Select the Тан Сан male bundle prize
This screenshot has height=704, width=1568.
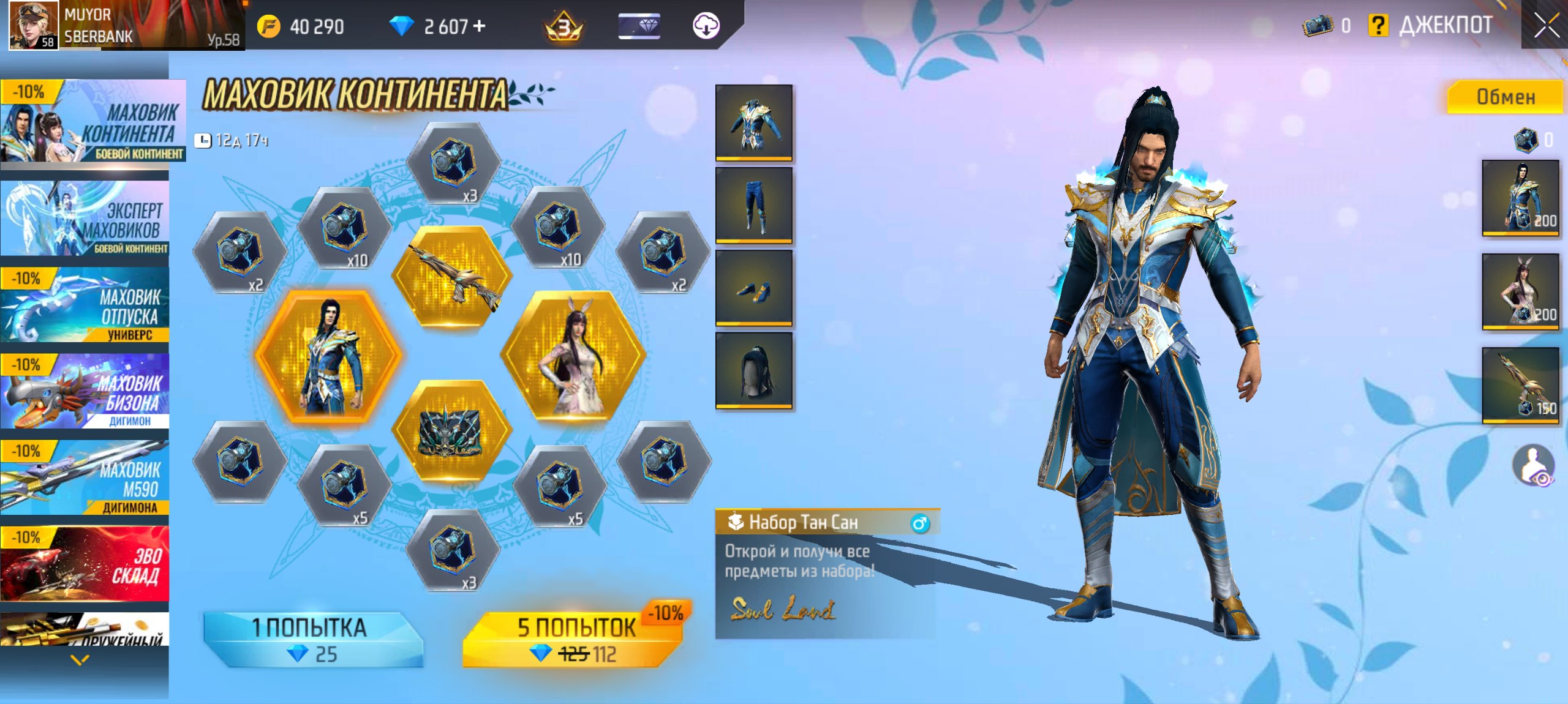coord(329,356)
